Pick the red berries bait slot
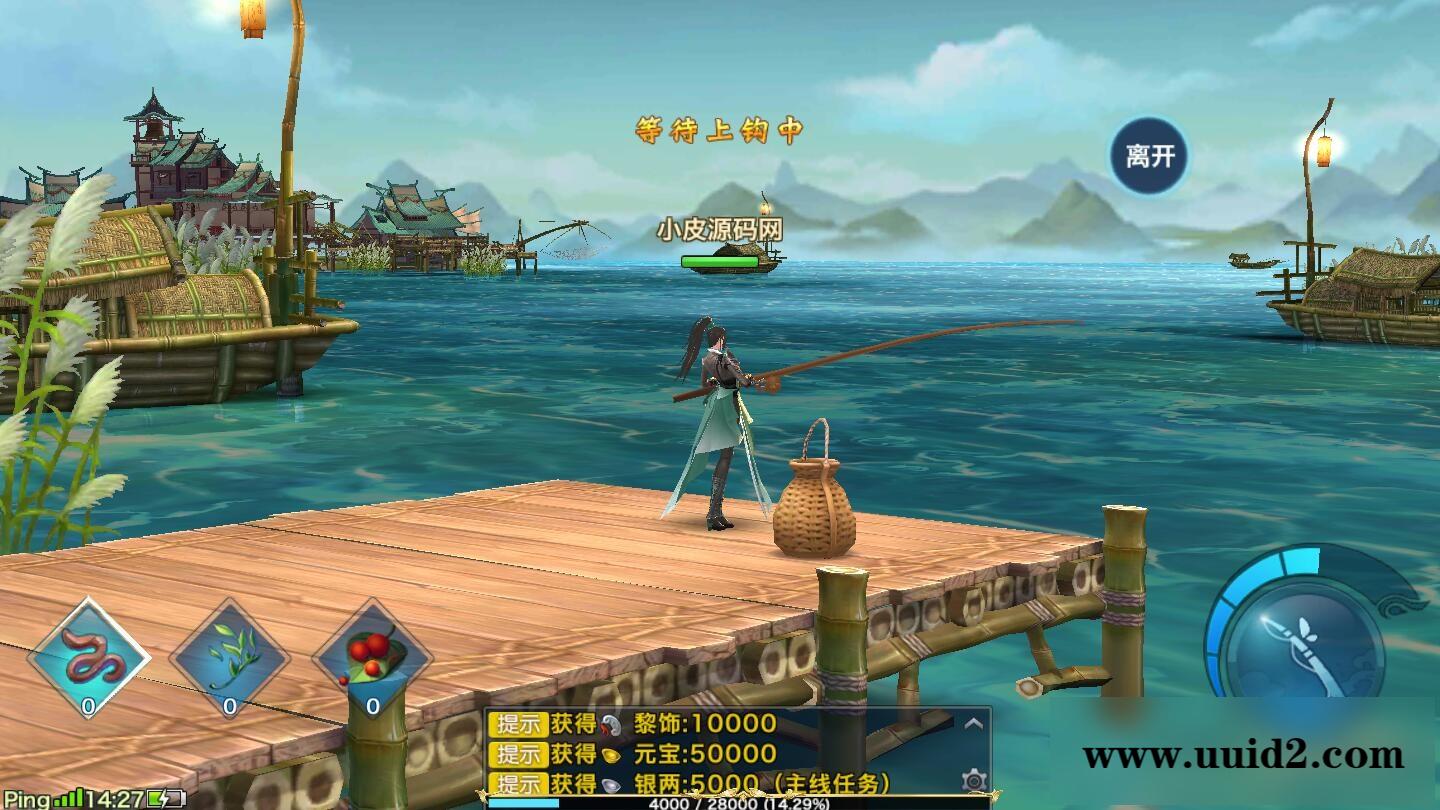This screenshot has height=810, width=1440. coord(372,658)
